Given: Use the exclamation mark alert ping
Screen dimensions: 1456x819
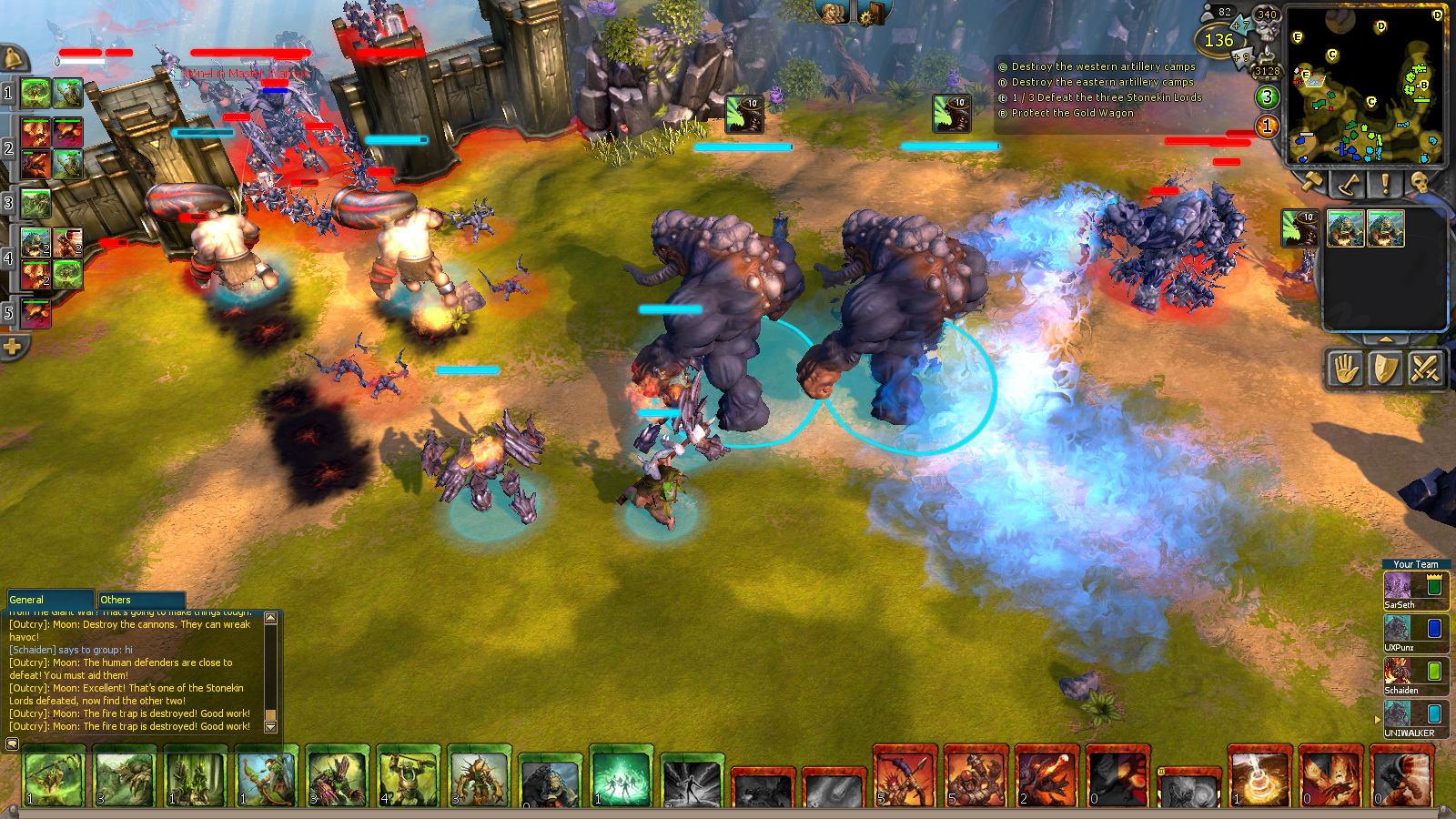Looking at the screenshot, I should point(1385,184).
